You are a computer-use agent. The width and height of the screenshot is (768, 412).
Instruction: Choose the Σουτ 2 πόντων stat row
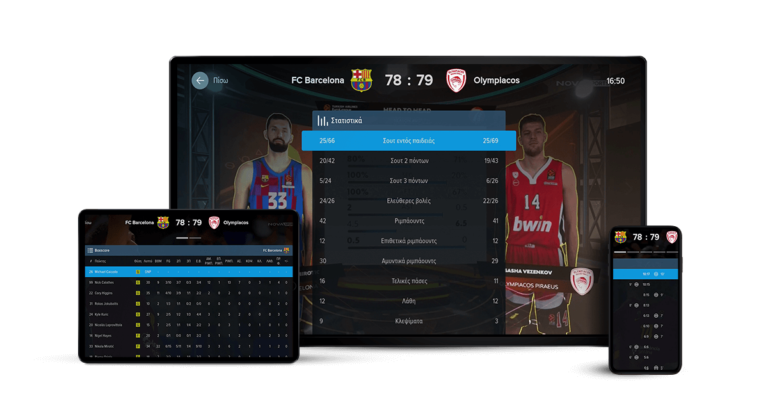[x=409, y=161]
